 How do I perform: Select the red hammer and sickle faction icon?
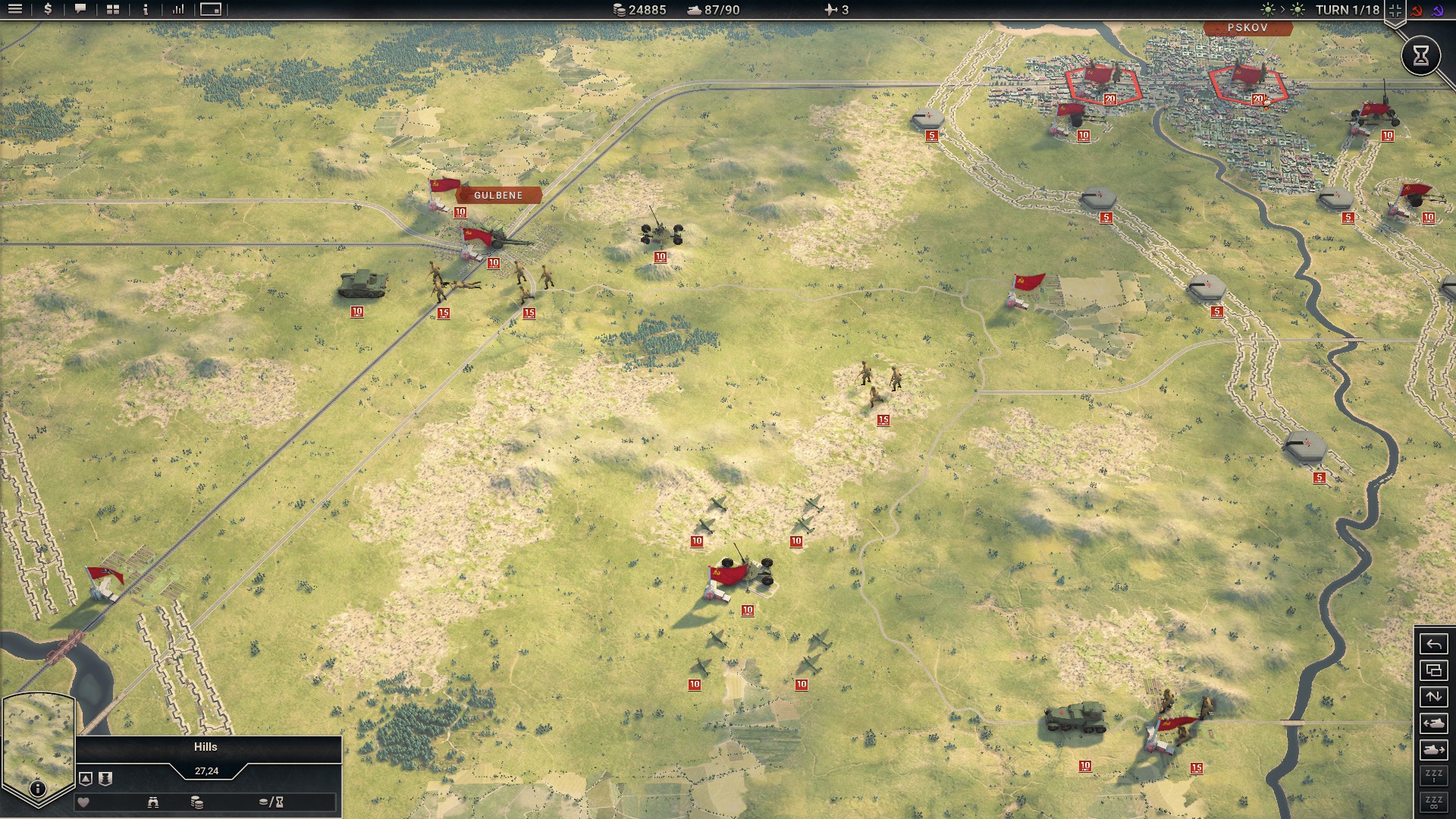[1417, 11]
